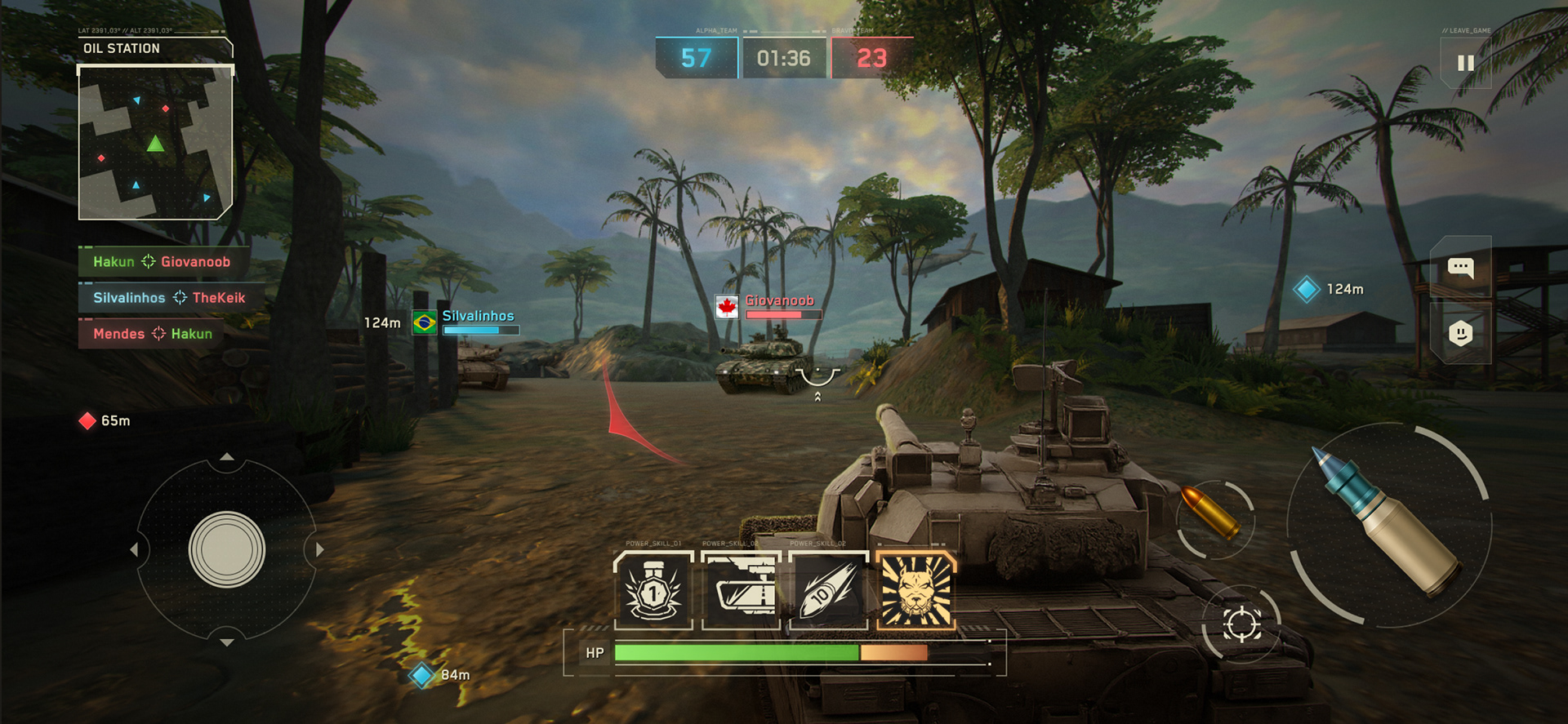Open the emote smiley face button

(x=1460, y=333)
